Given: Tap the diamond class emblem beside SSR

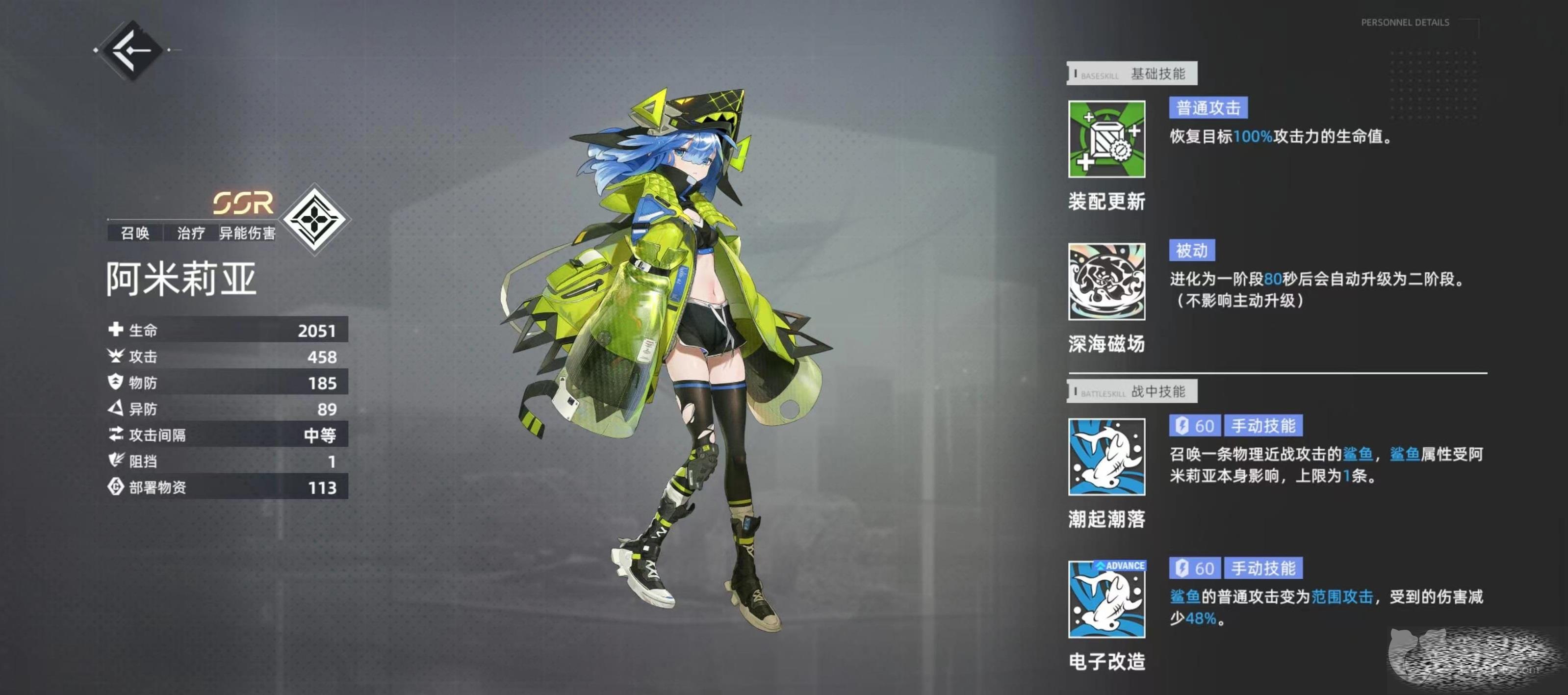Looking at the screenshot, I should [x=314, y=219].
